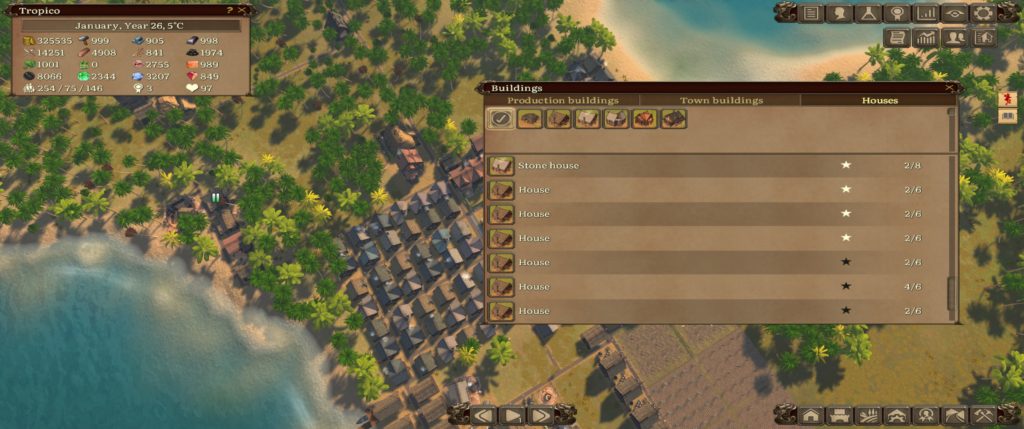Open help on the Tropico panel
This screenshot has width=1024, height=429.
231,10
